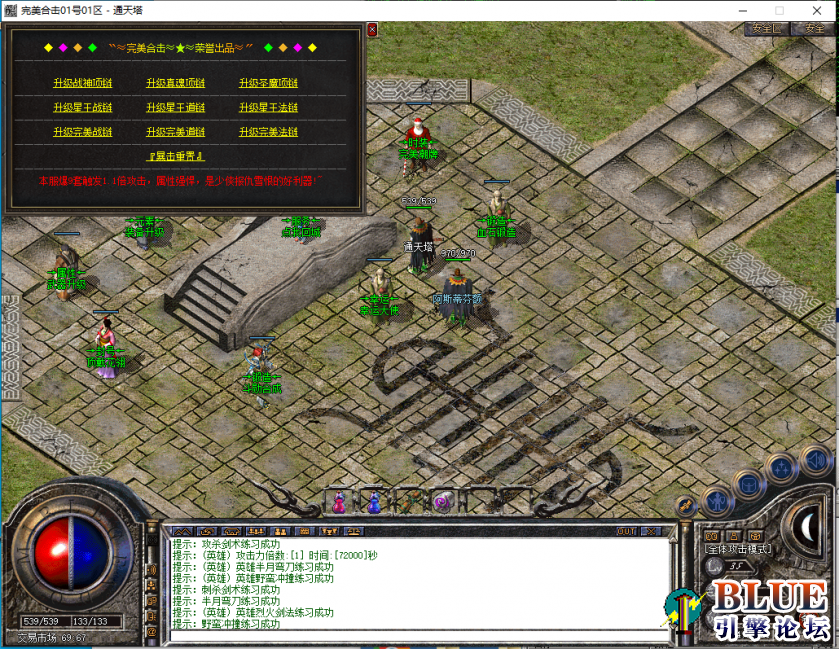This screenshot has height=649, width=839.
Task: Close the game window
Action: tap(821, 9)
